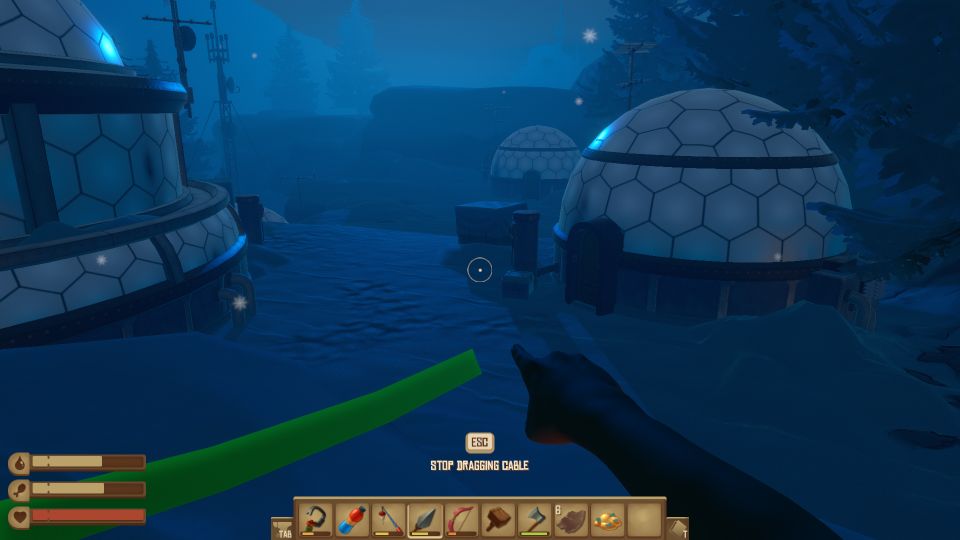Equip the axe from the hotbar
Screen dimensions: 960x540
pyautogui.click(x=534, y=520)
